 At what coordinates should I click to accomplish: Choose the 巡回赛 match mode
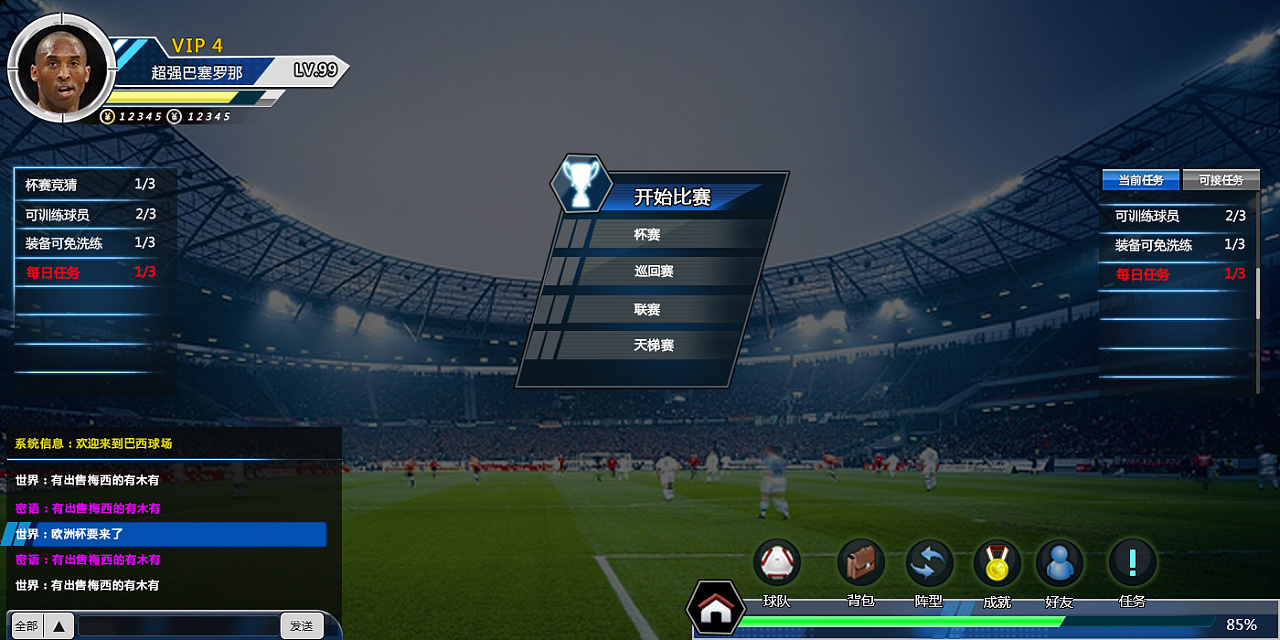653,271
